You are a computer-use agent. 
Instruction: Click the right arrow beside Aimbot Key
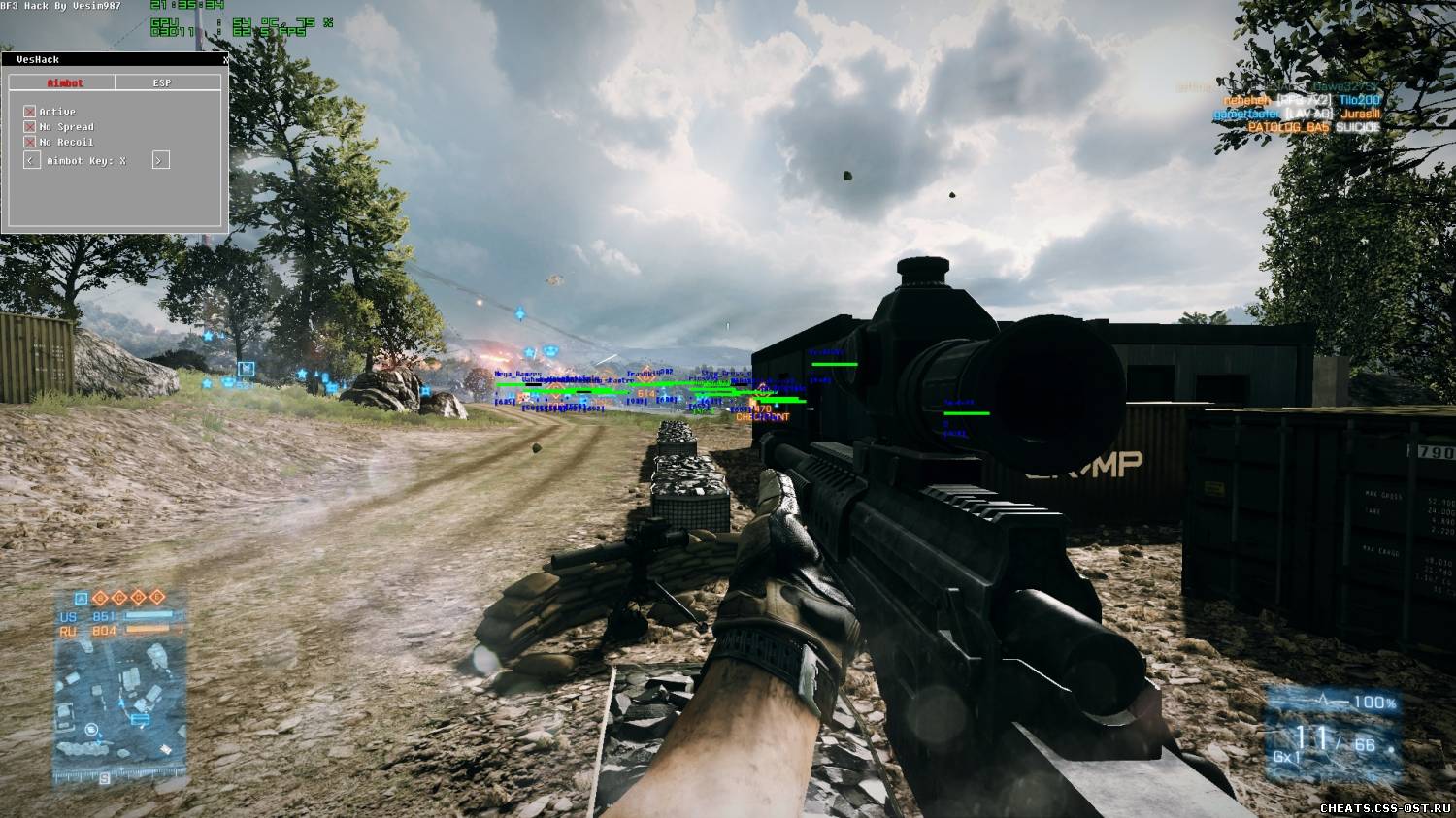[161, 160]
